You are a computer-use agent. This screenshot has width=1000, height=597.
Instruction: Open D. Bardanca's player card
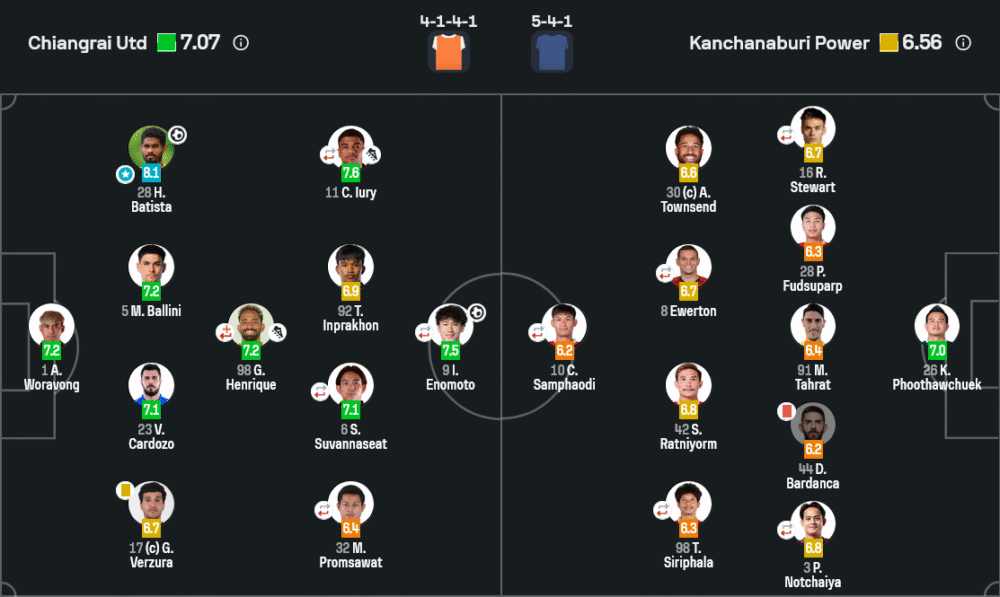click(x=812, y=425)
